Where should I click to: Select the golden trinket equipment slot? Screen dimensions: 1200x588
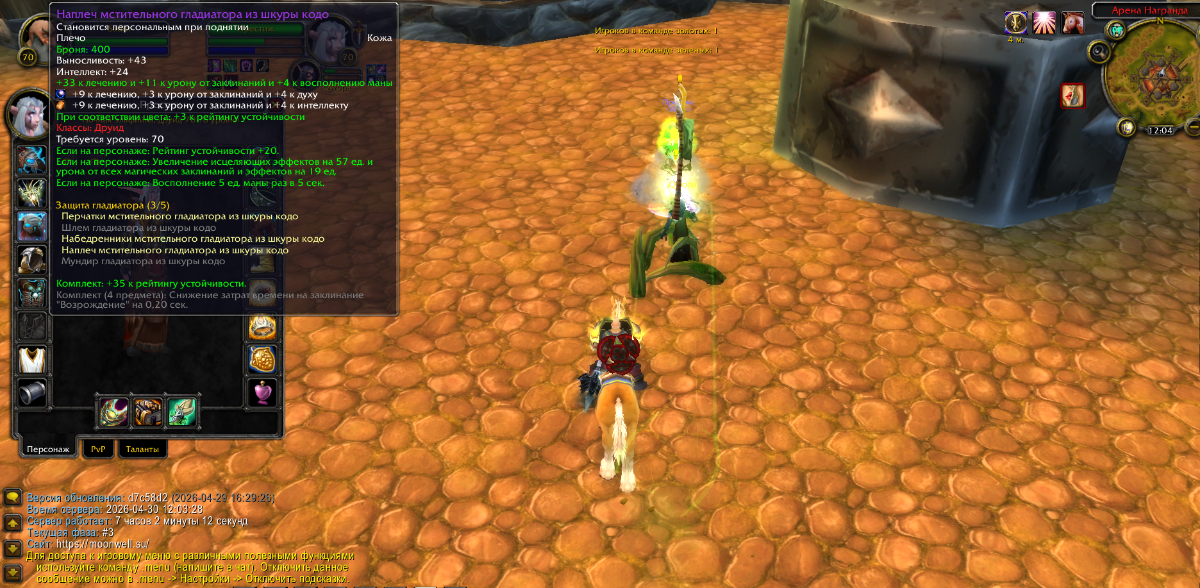[x=262, y=359]
